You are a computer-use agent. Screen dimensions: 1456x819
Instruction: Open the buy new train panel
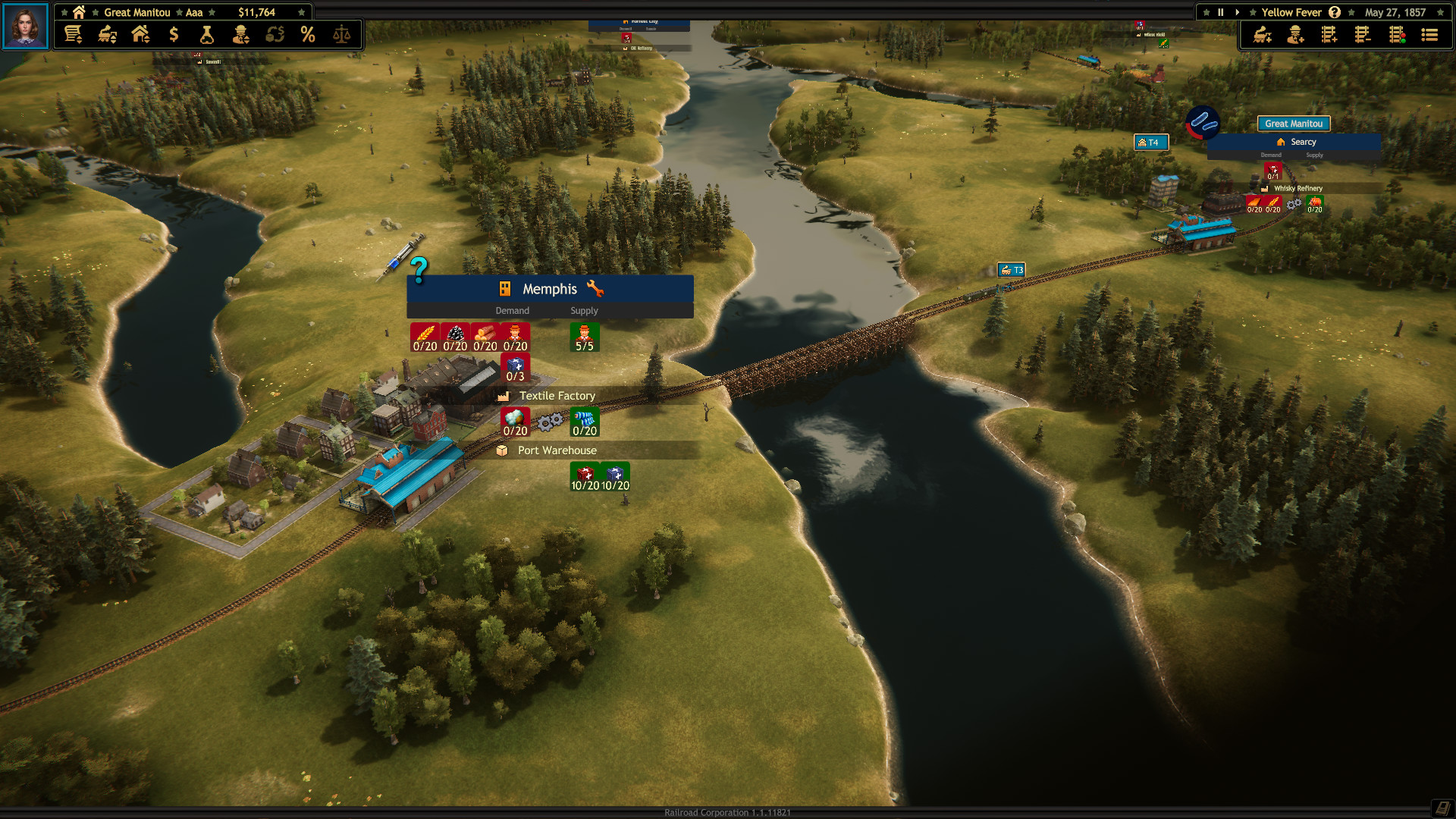pos(1262,34)
